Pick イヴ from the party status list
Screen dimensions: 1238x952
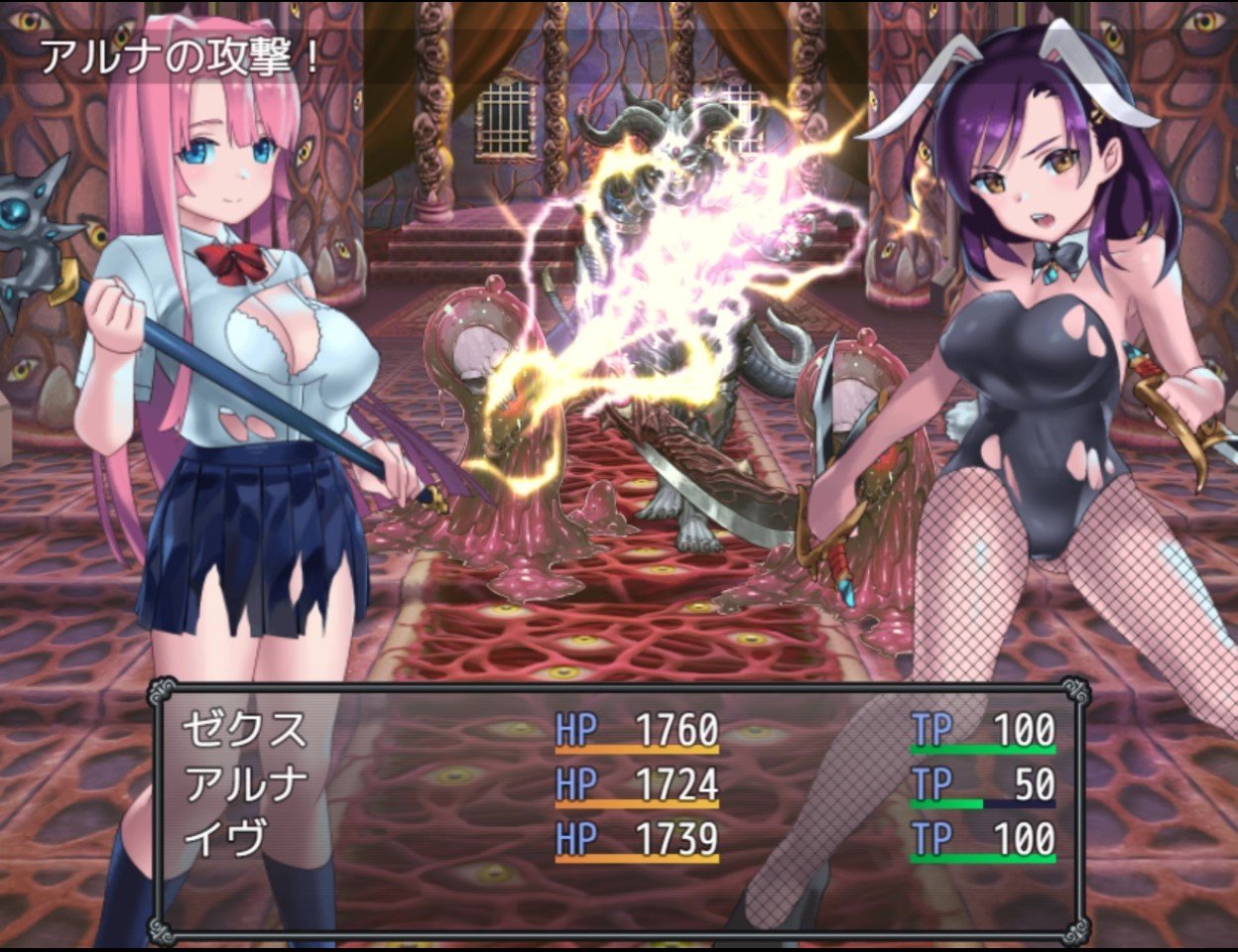pyautogui.click(x=226, y=839)
